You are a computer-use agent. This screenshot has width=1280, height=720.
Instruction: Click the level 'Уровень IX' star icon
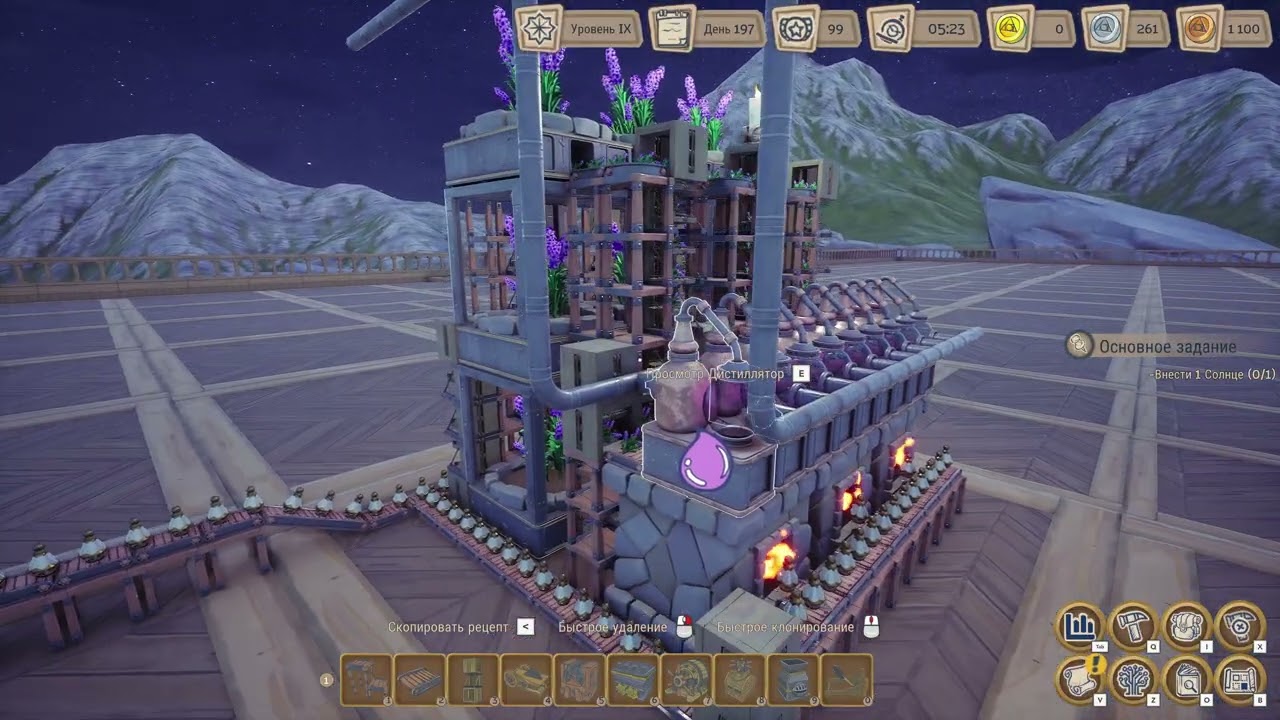pyautogui.click(x=538, y=28)
